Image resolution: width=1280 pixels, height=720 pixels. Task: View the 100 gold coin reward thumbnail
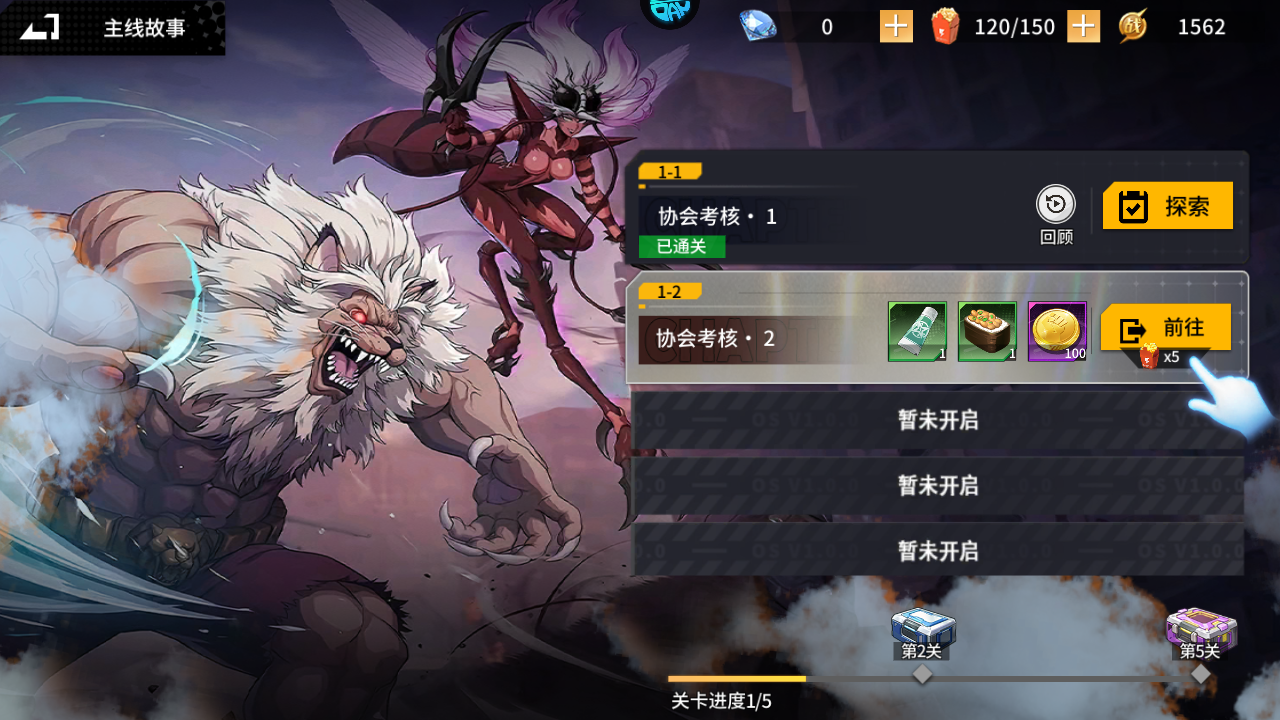tap(1056, 331)
